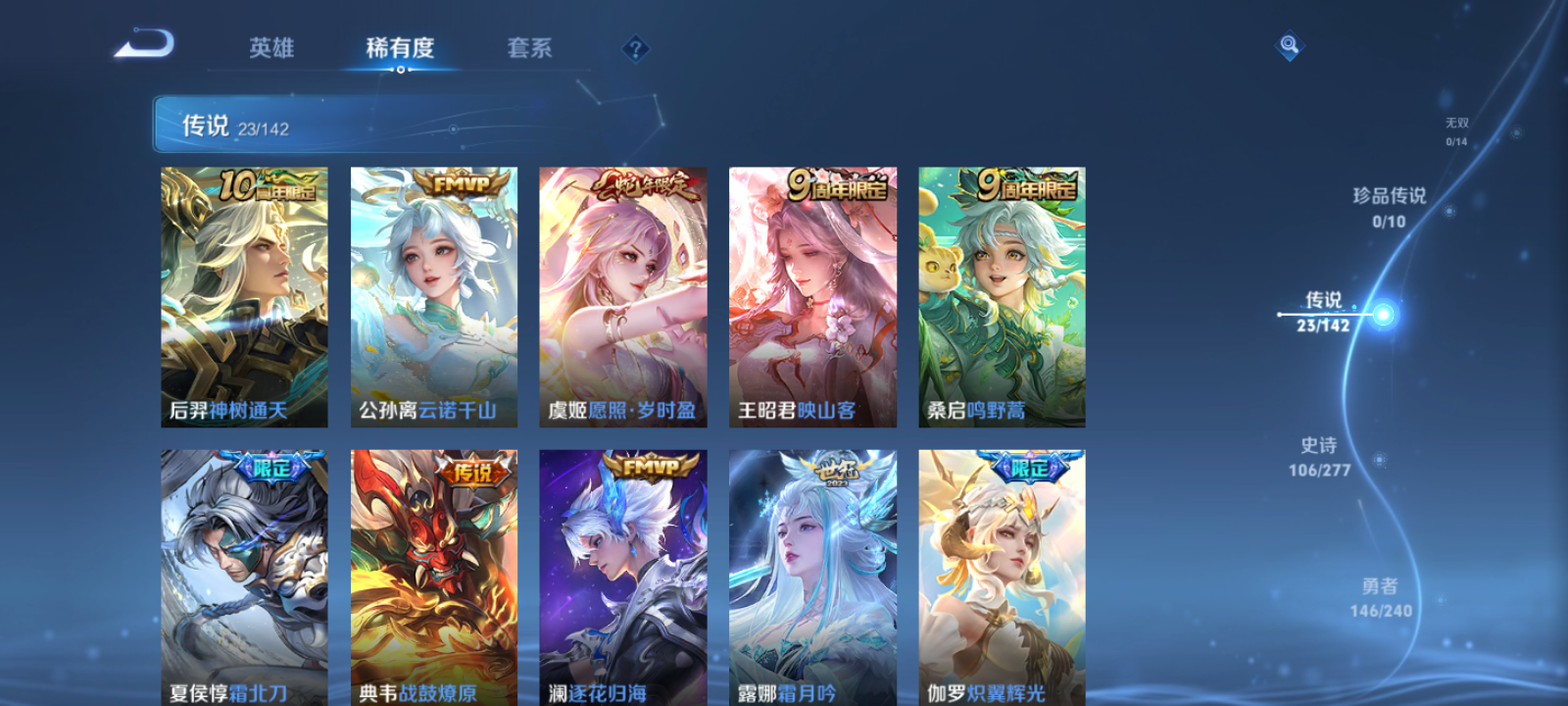View the 典韦 战鼓燎原 legend skin
This screenshot has width=1568, height=706.
point(433,574)
